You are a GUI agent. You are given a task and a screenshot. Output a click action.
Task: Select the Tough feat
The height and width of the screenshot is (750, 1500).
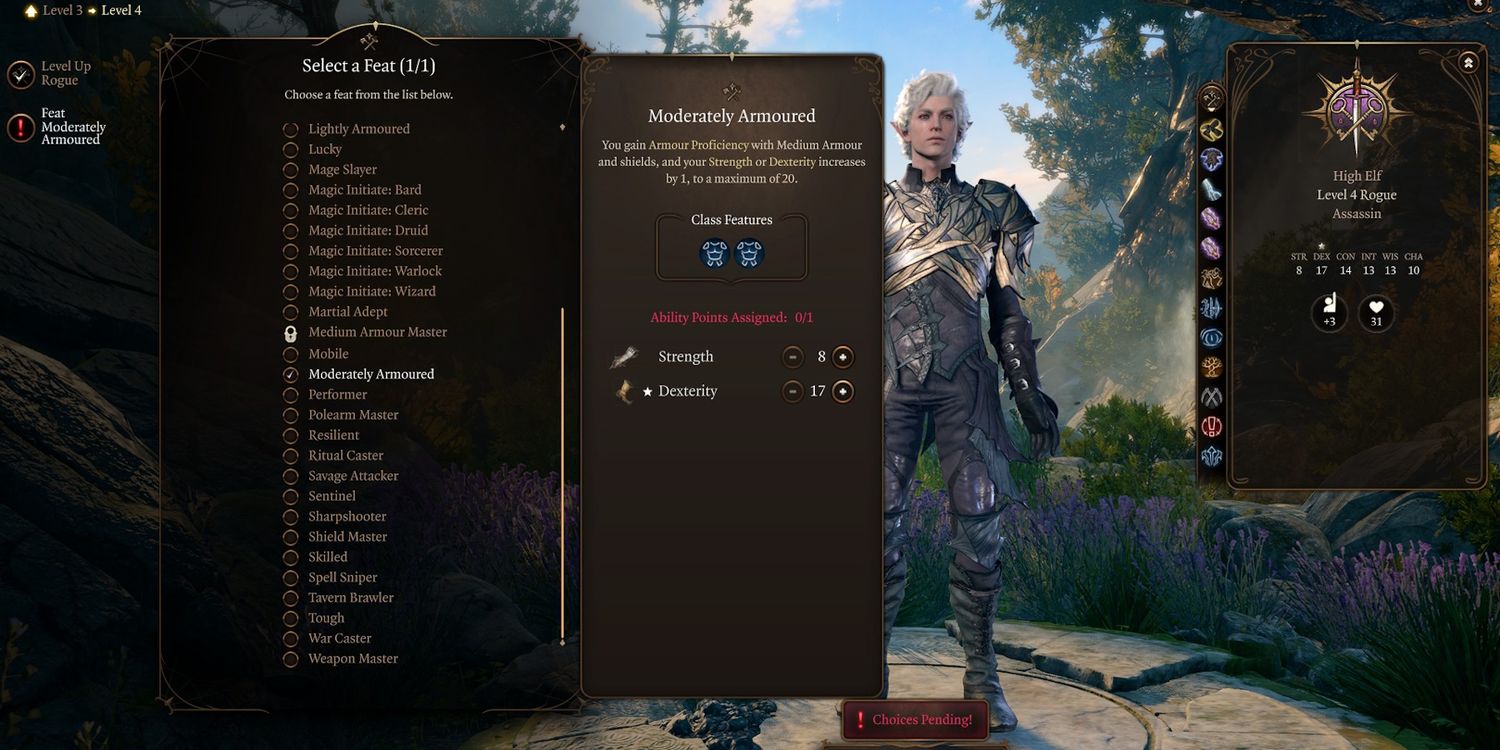pyautogui.click(x=325, y=619)
